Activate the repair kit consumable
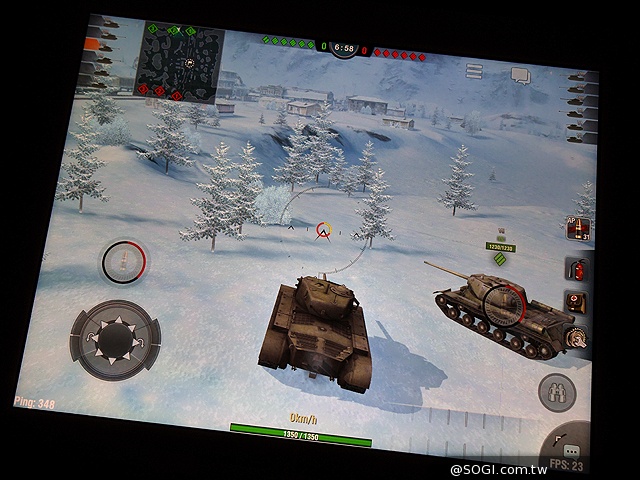 576,302
